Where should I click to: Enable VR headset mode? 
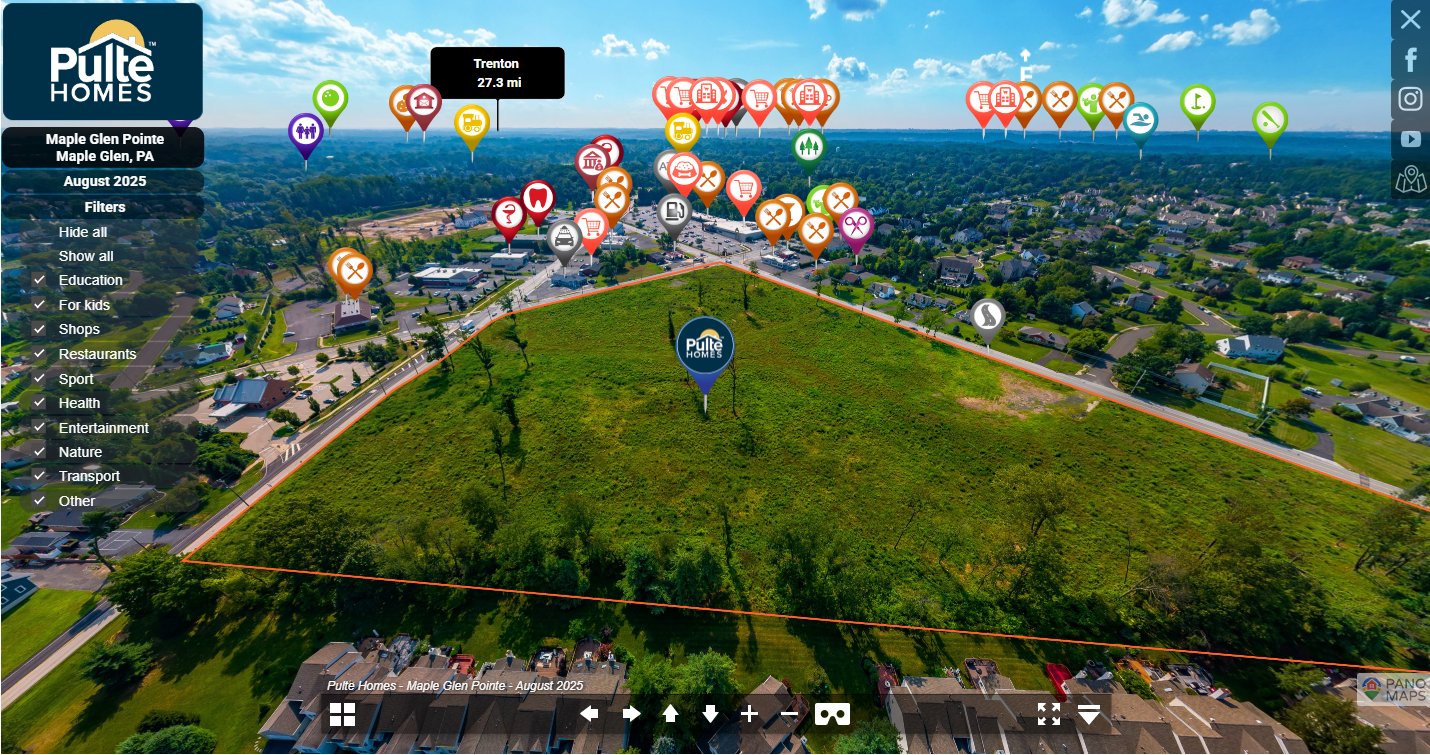(832, 714)
